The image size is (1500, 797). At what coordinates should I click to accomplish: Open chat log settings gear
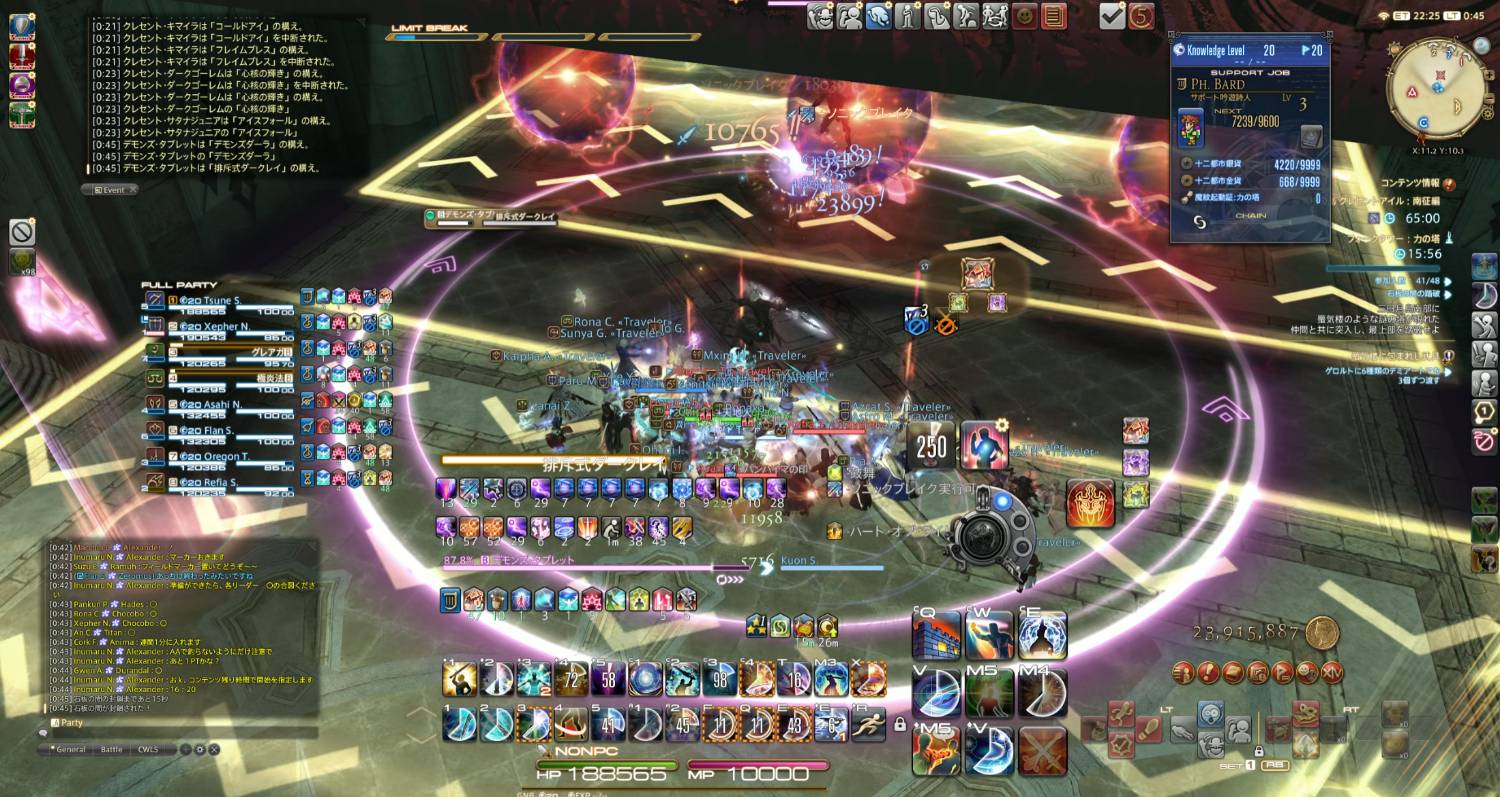[x=199, y=748]
